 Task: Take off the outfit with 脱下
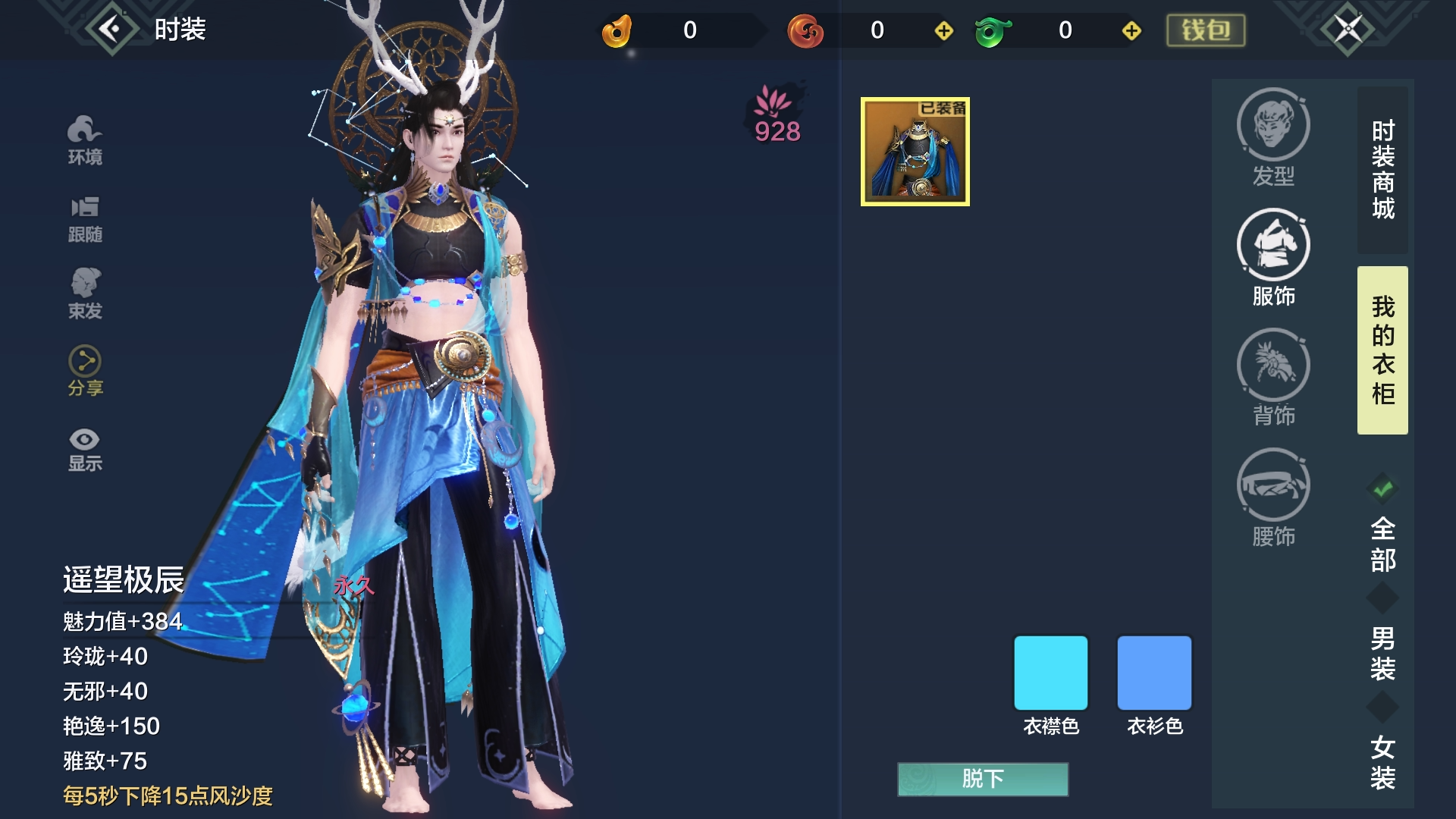983,779
